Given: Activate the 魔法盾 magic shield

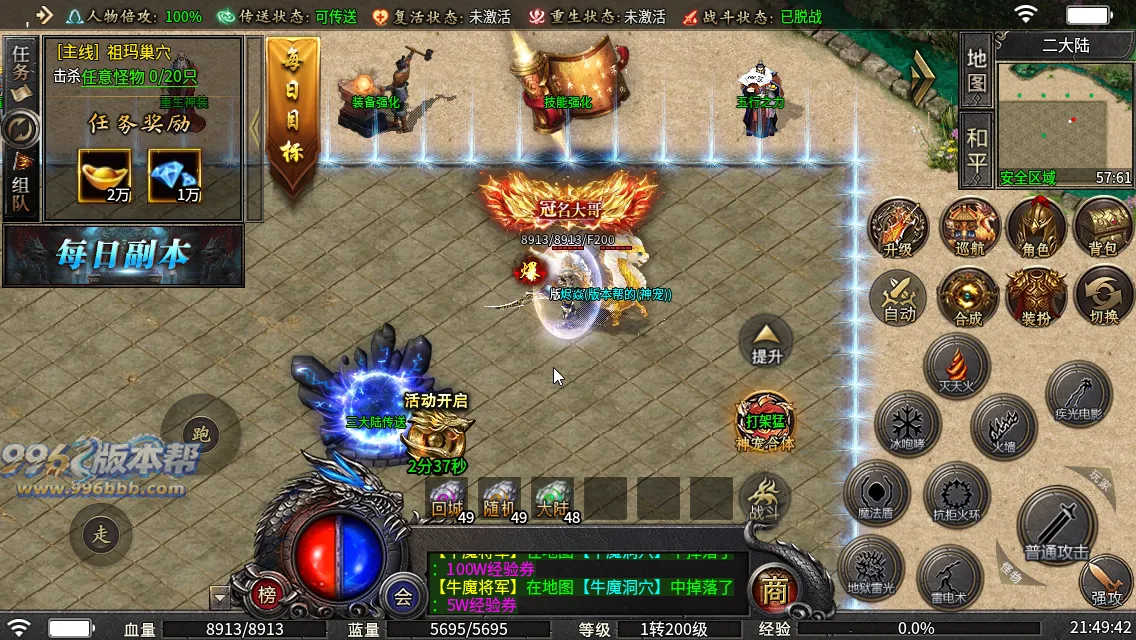Looking at the screenshot, I should [876, 496].
